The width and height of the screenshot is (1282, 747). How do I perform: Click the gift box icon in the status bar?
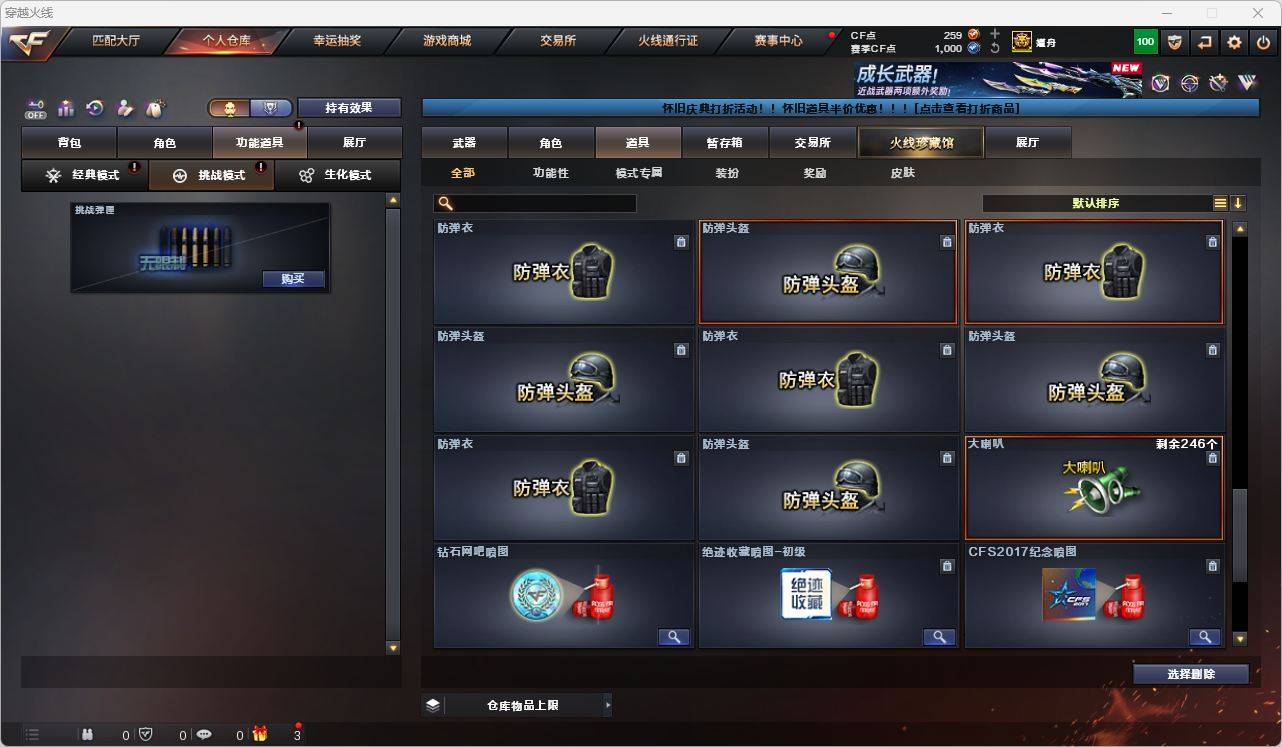click(x=259, y=735)
